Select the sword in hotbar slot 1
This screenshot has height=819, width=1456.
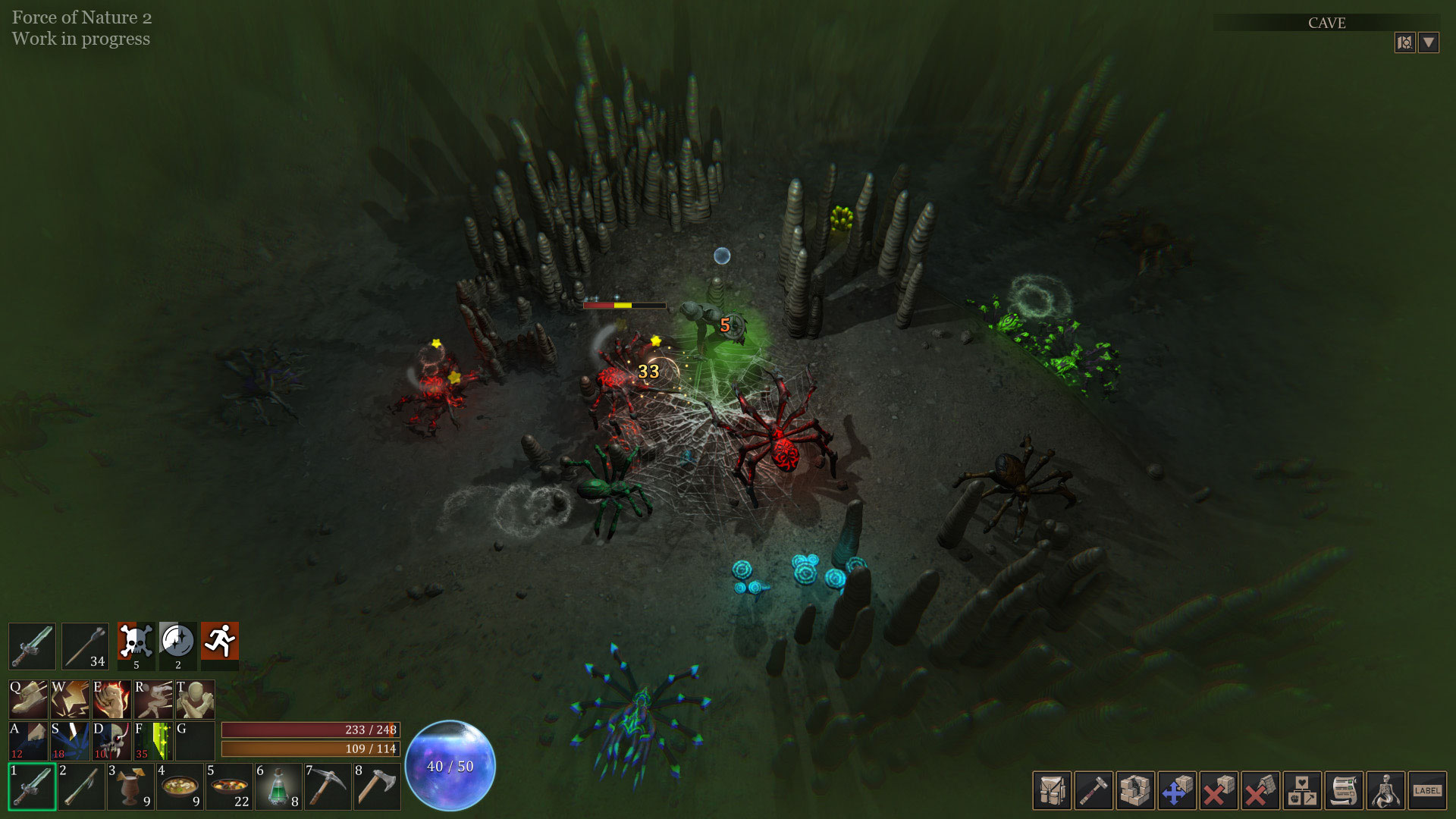coord(32,787)
